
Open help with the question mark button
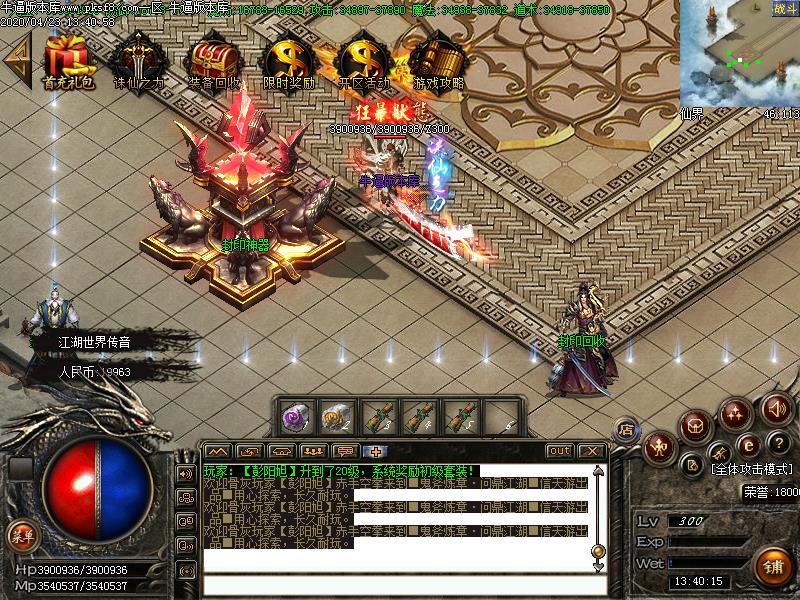point(777,443)
